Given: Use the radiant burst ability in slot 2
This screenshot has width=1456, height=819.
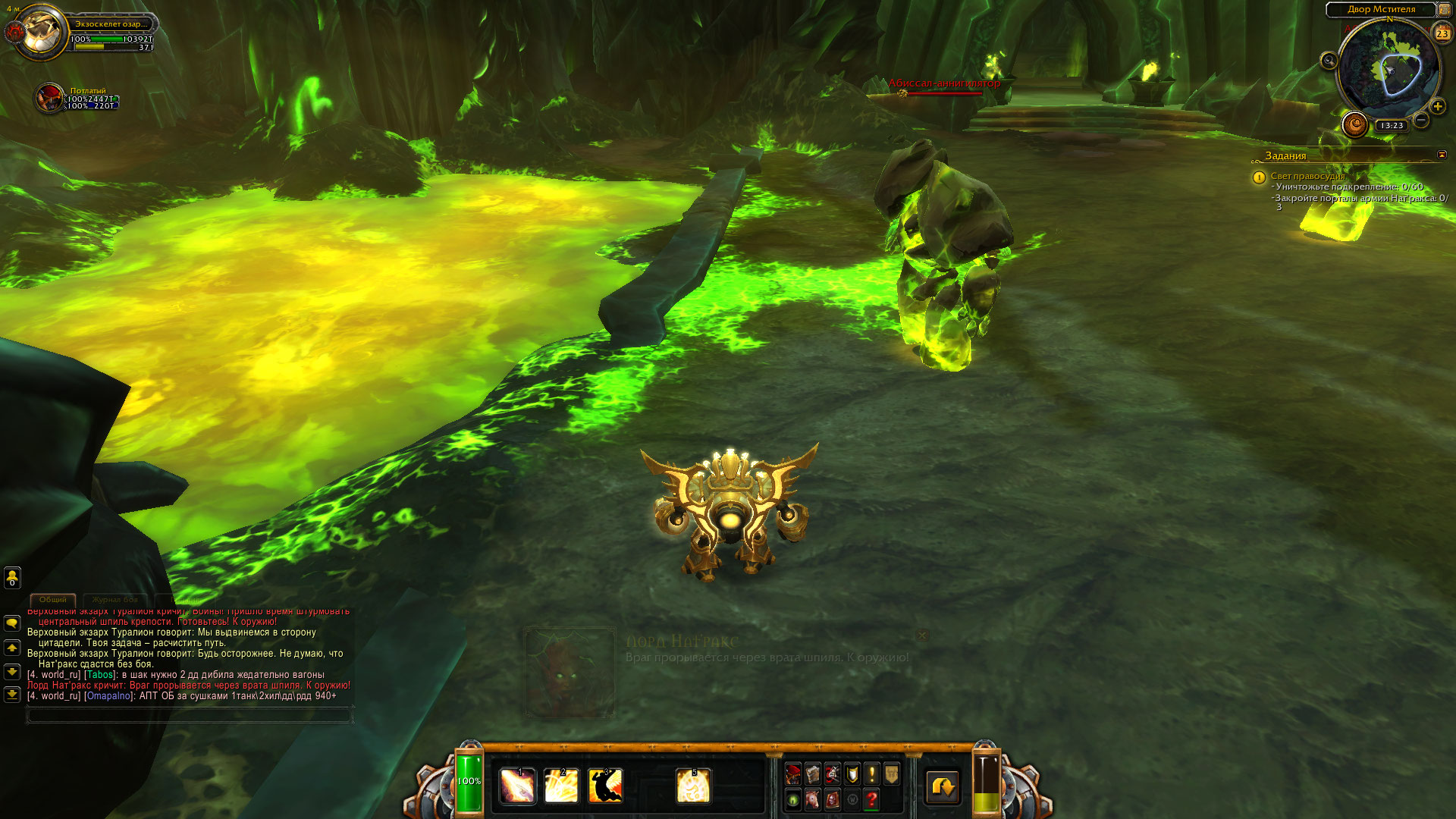Looking at the screenshot, I should coord(561,786).
